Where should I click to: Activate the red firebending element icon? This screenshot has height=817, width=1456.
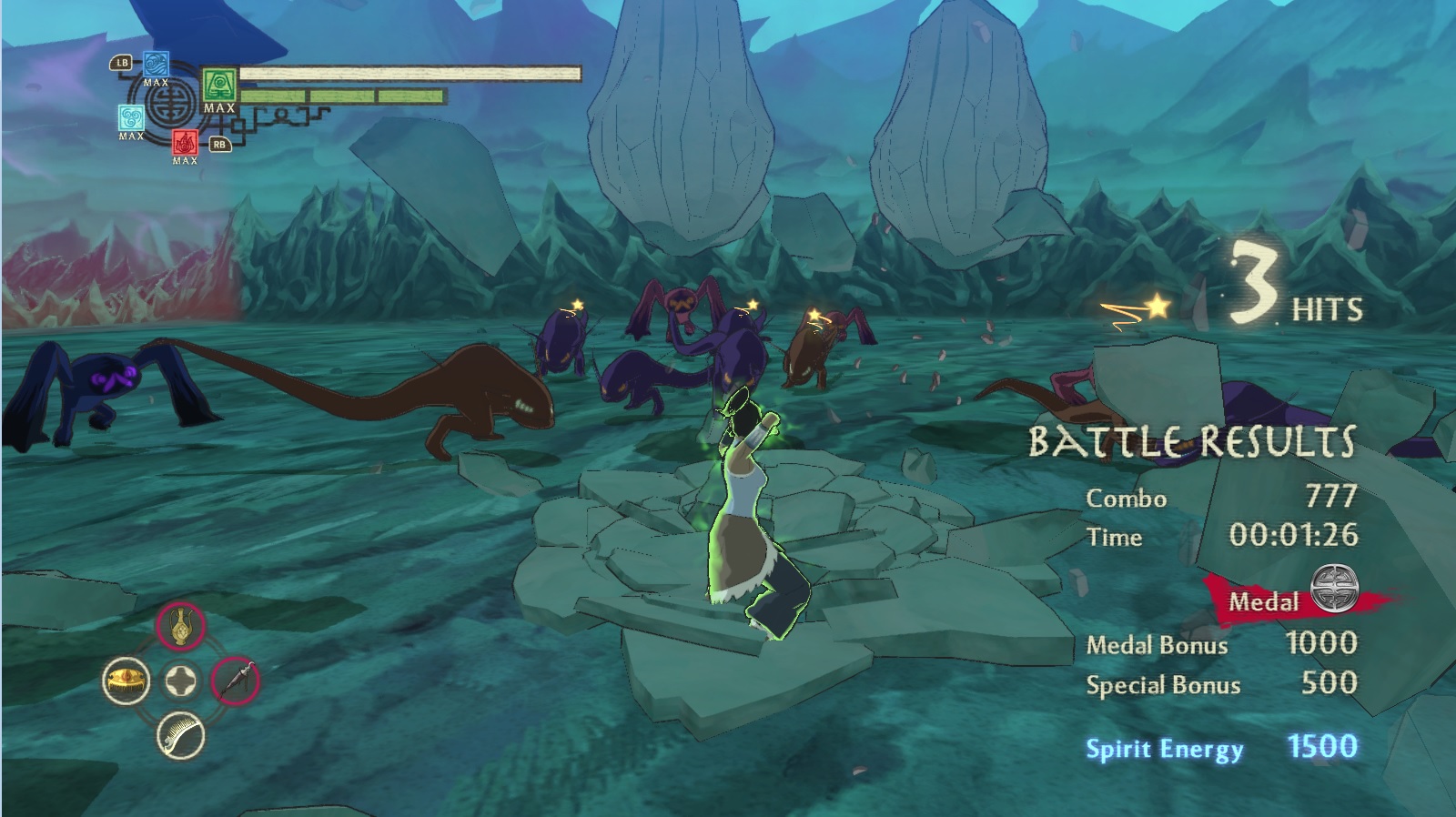185,143
